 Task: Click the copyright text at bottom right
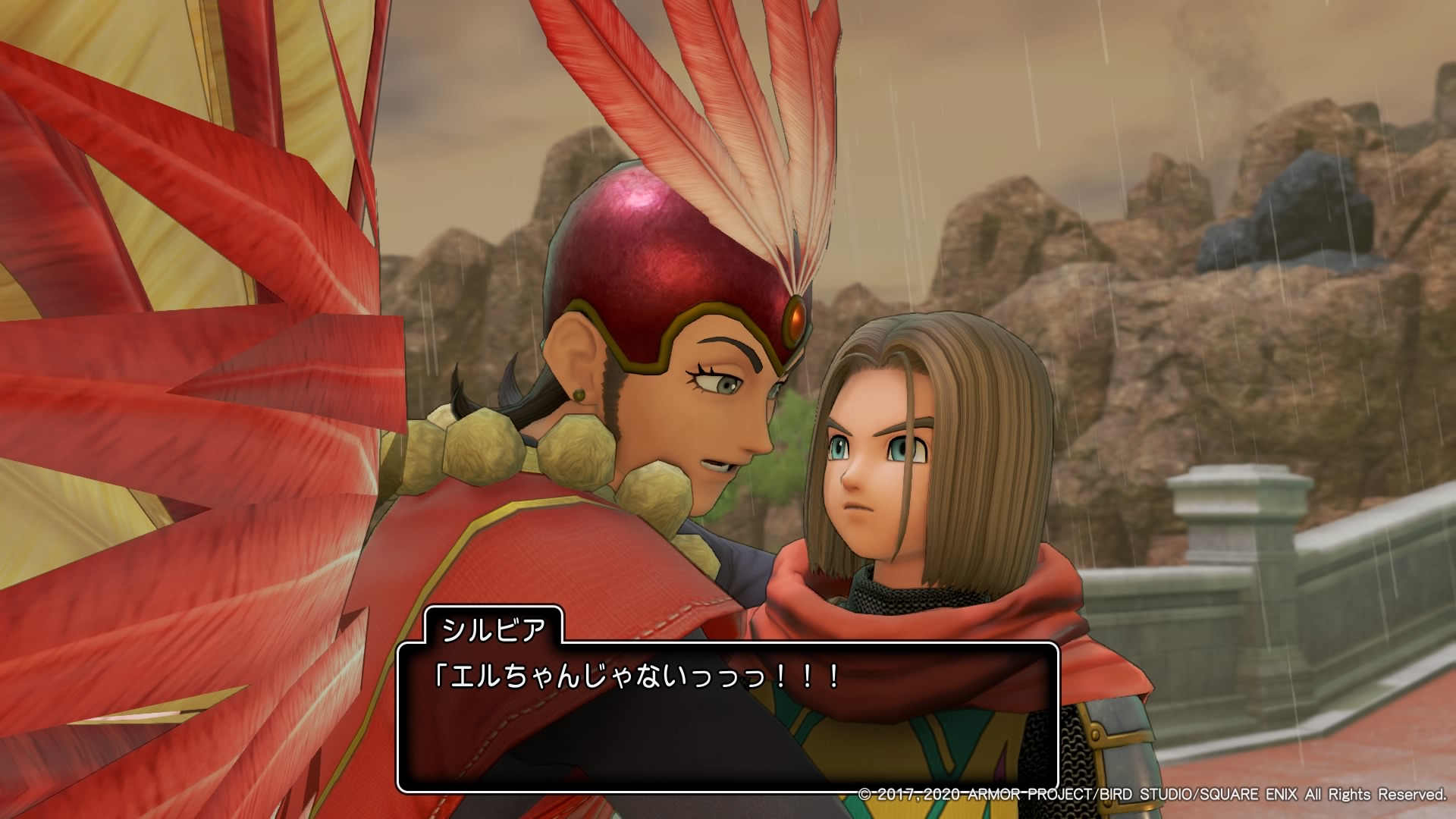click(1153, 795)
